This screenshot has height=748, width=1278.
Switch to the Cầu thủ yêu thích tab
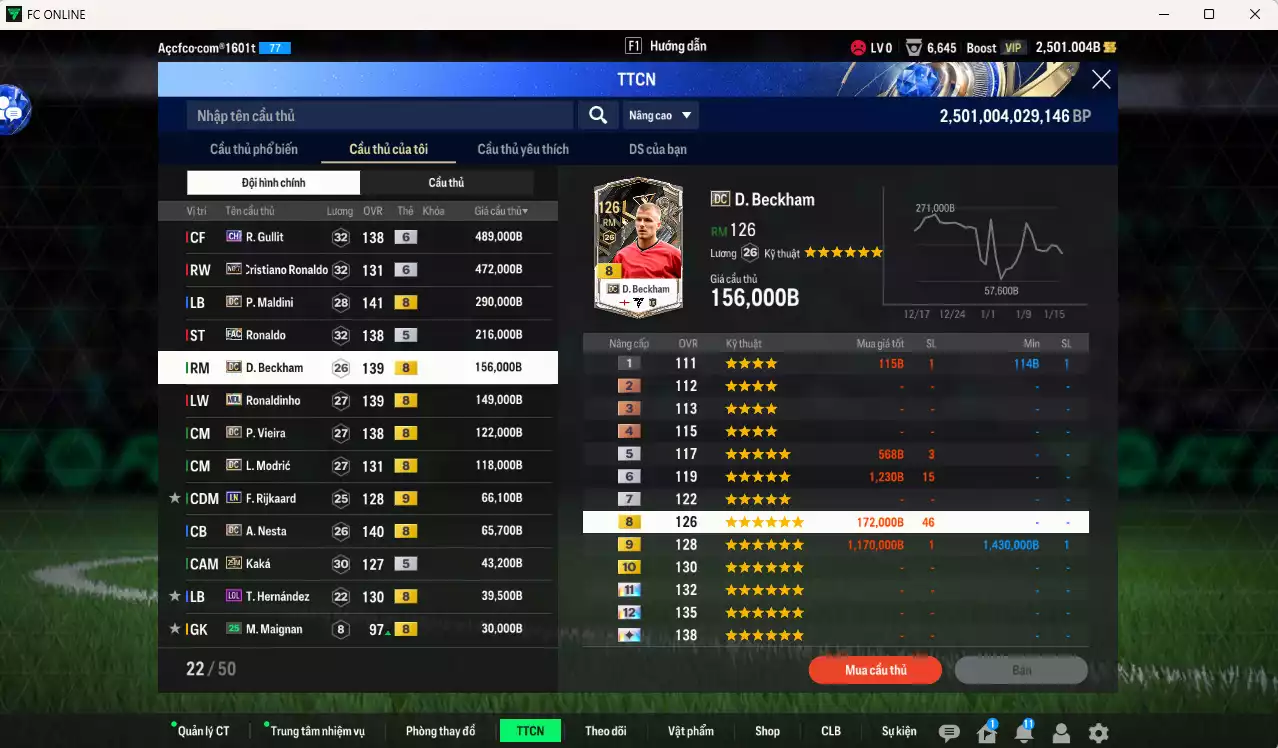tap(523, 149)
